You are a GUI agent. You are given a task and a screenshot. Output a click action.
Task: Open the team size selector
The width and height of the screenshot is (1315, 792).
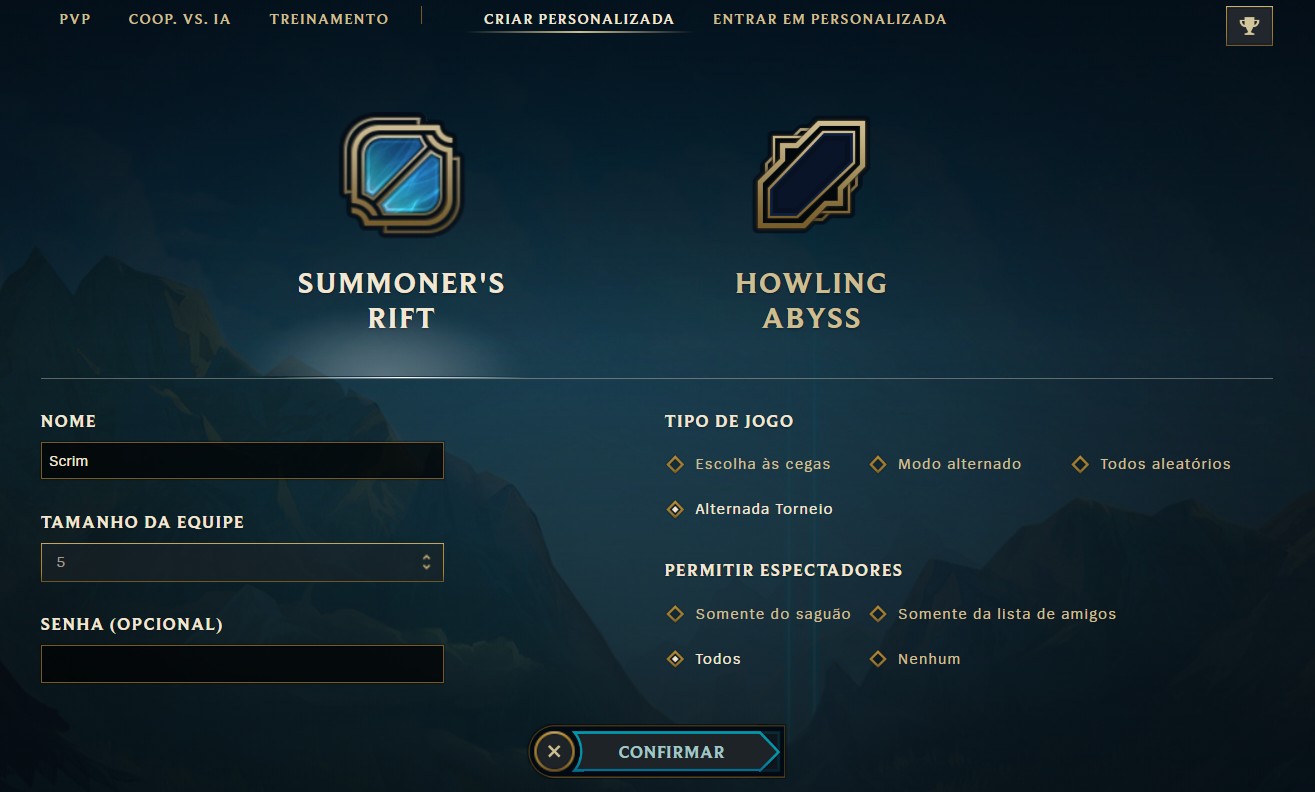(242, 562)
